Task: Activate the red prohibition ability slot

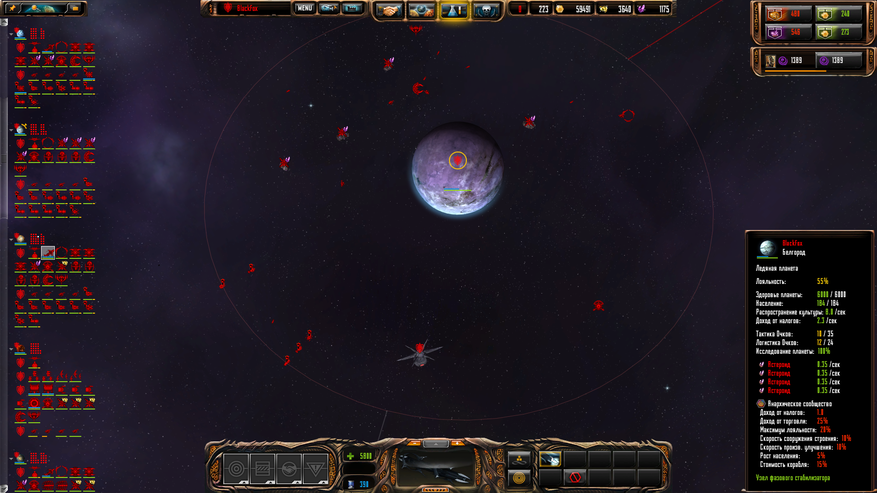Action: coord(574,478)
